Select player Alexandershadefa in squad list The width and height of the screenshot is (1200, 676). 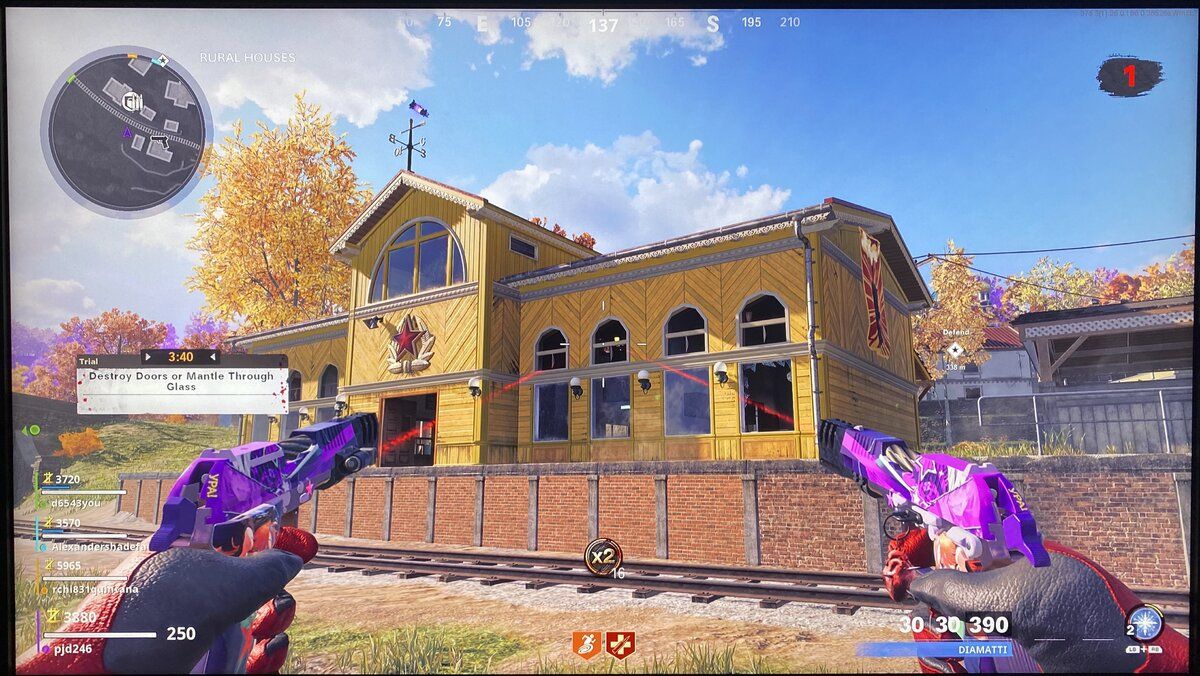[90, 546]
